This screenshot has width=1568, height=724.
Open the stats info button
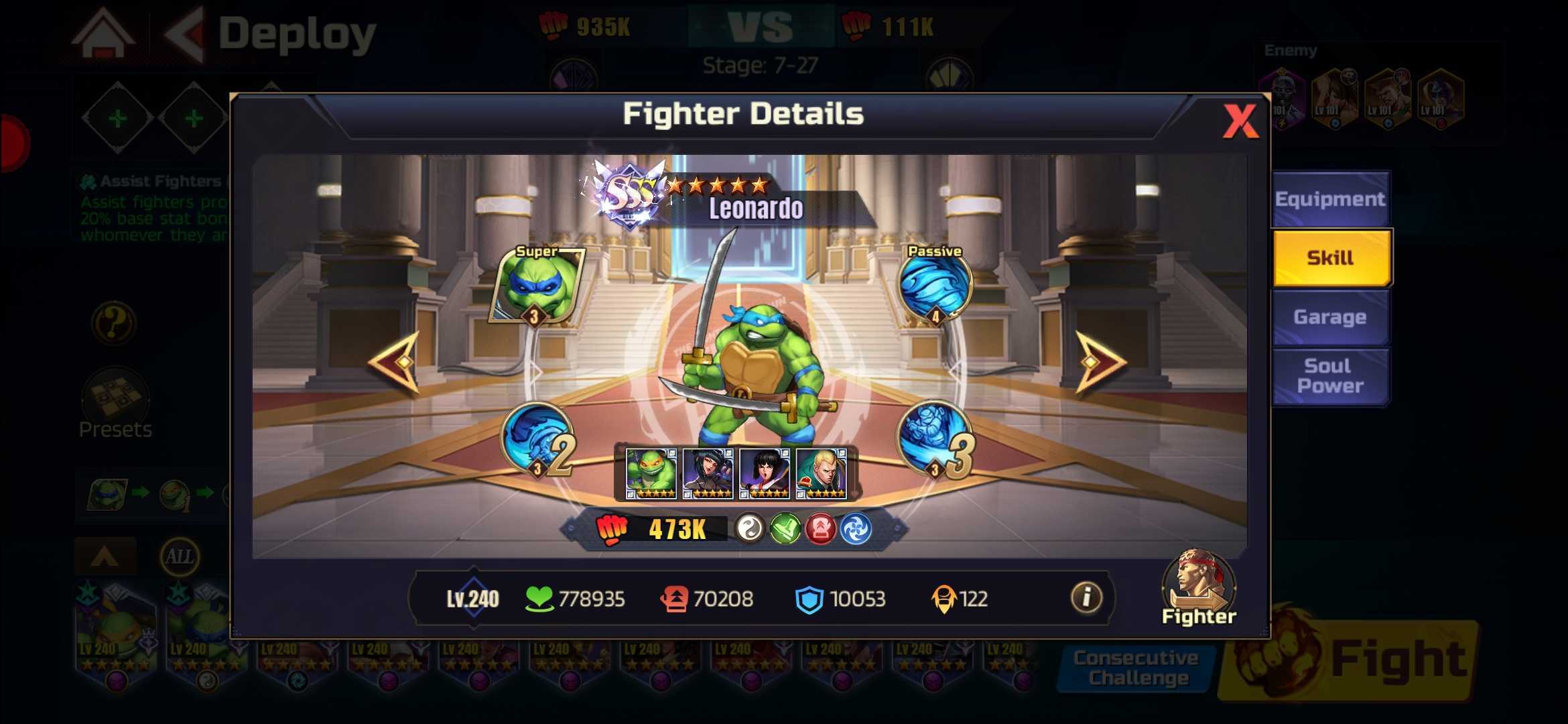(x=1086, y=597)
